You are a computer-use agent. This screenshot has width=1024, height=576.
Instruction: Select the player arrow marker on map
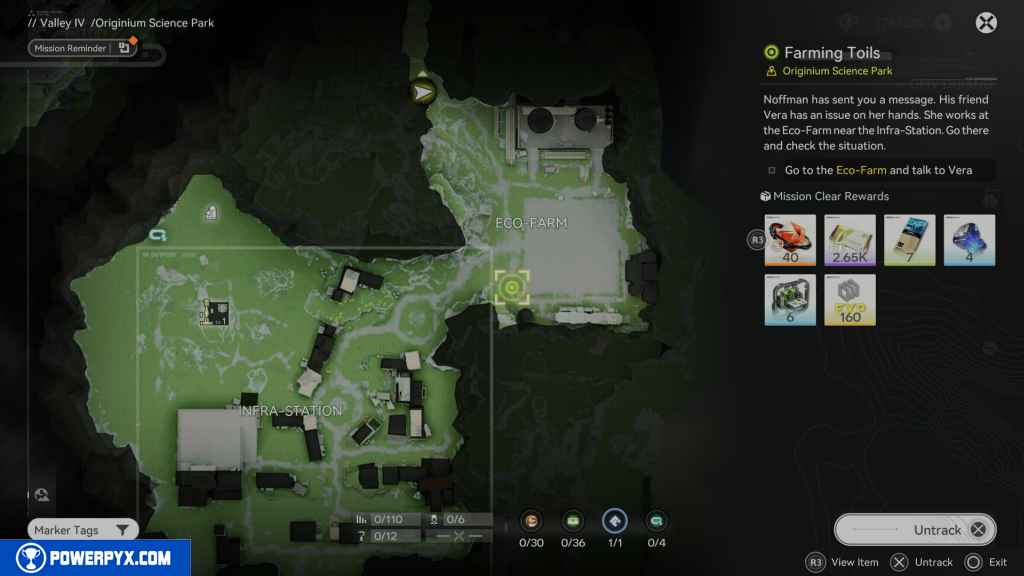[x=424, y=91]
